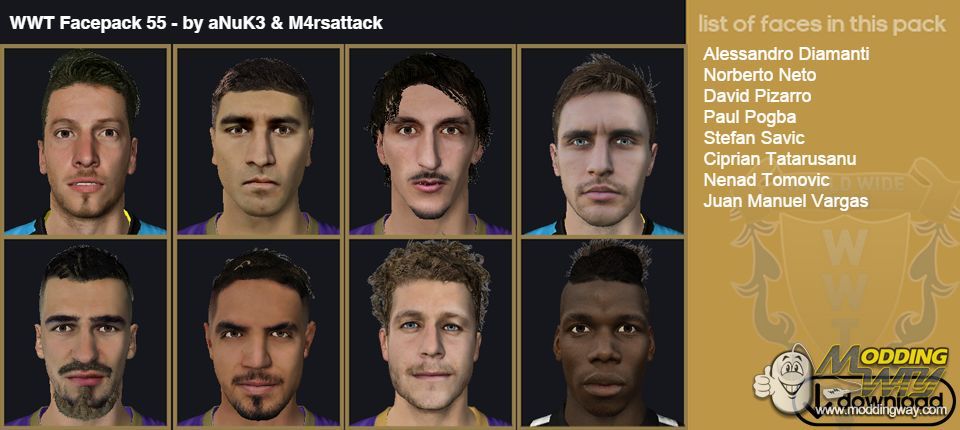Select the Stefan Savic list entry
The width and height of the screenshot is (960, 430).
[754, 138]
